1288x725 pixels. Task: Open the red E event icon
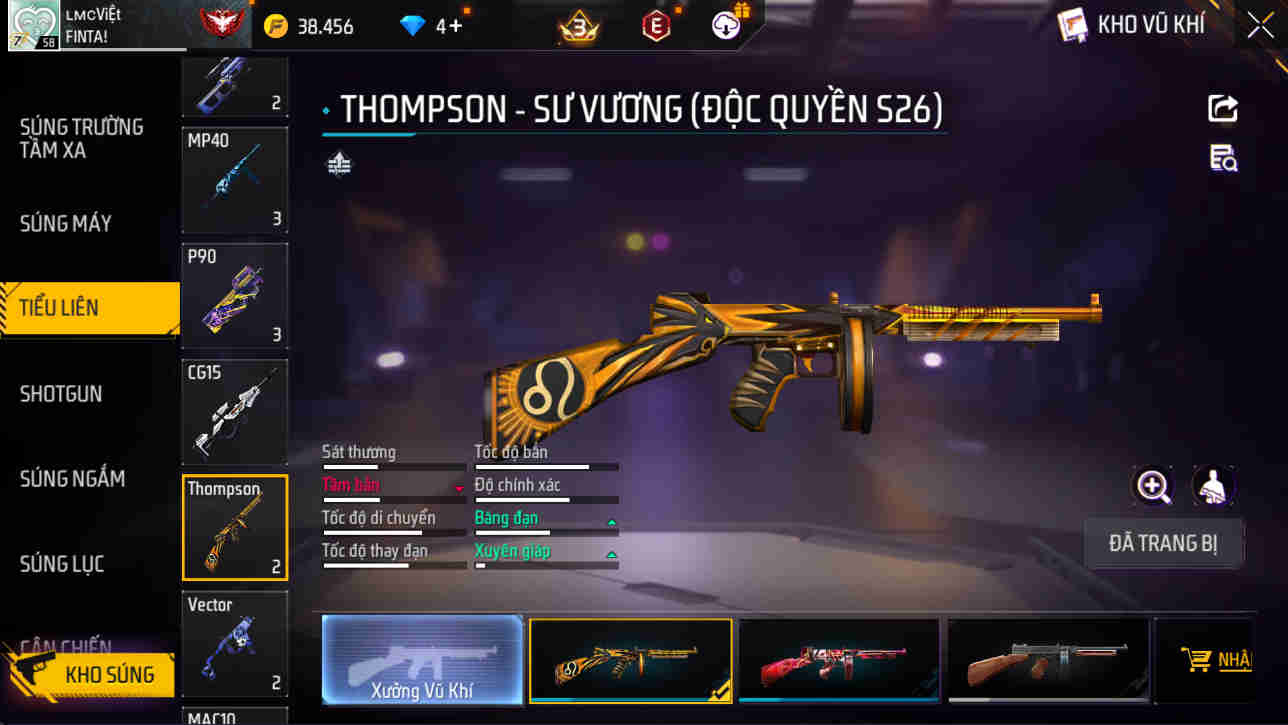[x=654, y=25]
